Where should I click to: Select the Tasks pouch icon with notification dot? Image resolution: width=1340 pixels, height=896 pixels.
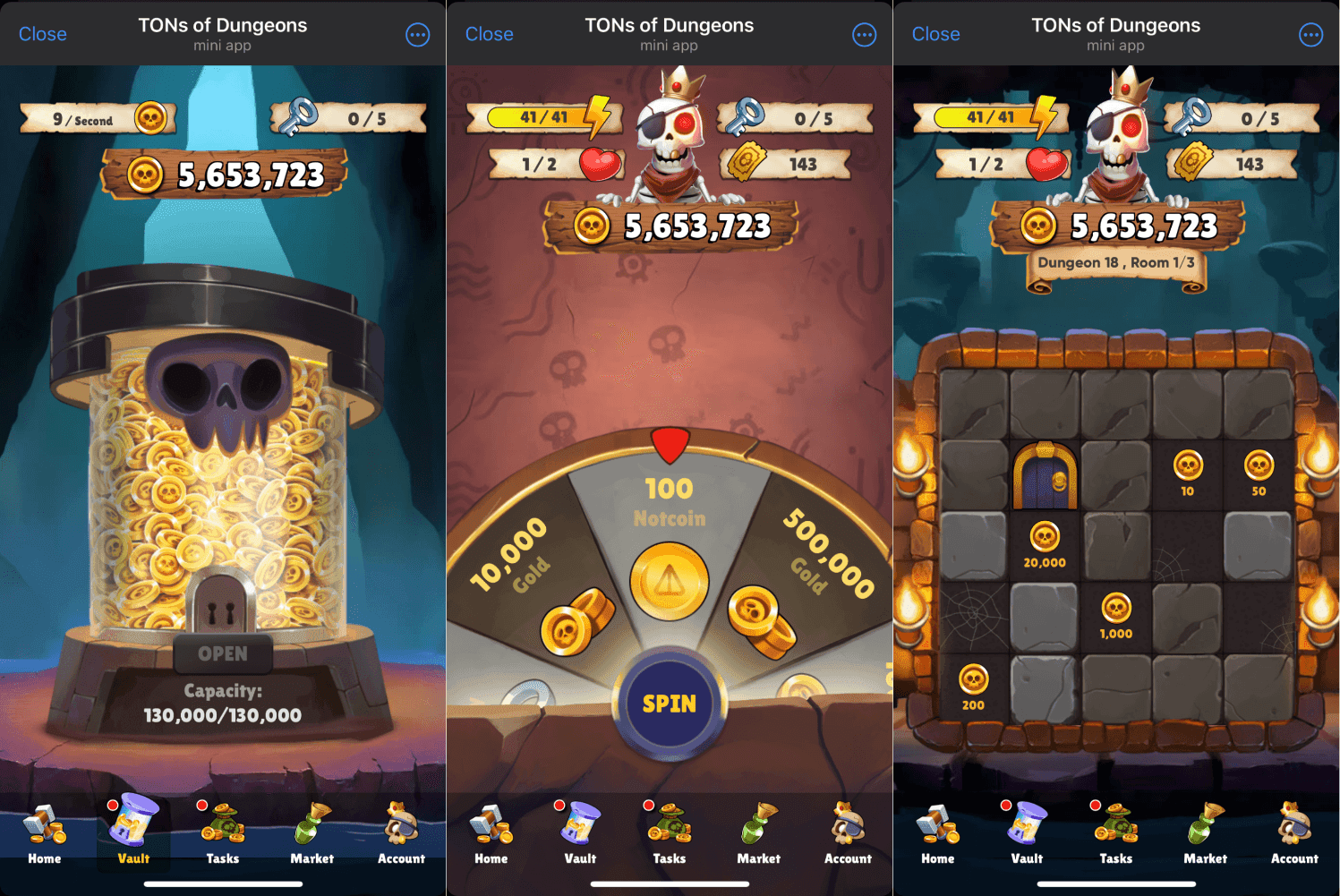coord(222,832)
